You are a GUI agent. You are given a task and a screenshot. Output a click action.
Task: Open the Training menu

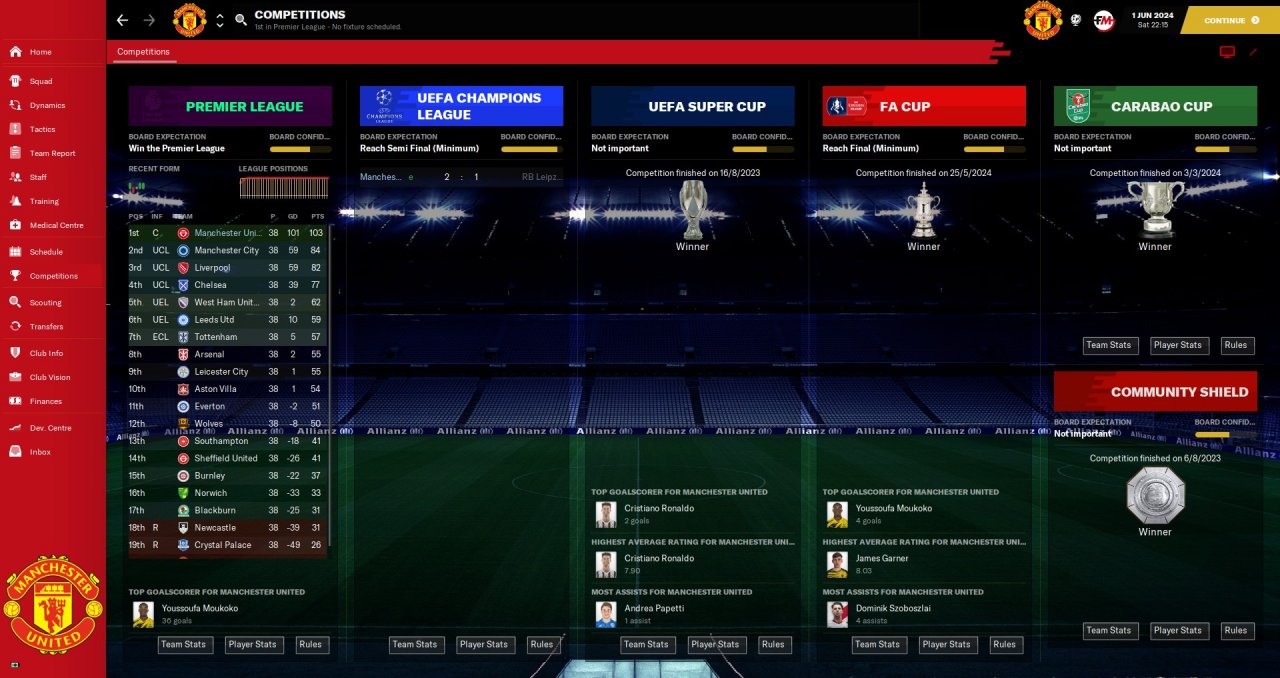click(x=44, y=201)
